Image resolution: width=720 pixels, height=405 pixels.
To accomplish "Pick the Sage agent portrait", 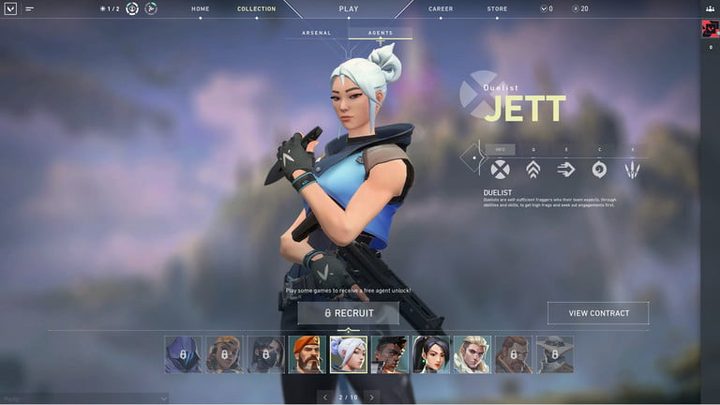I will tap(430, 354).
